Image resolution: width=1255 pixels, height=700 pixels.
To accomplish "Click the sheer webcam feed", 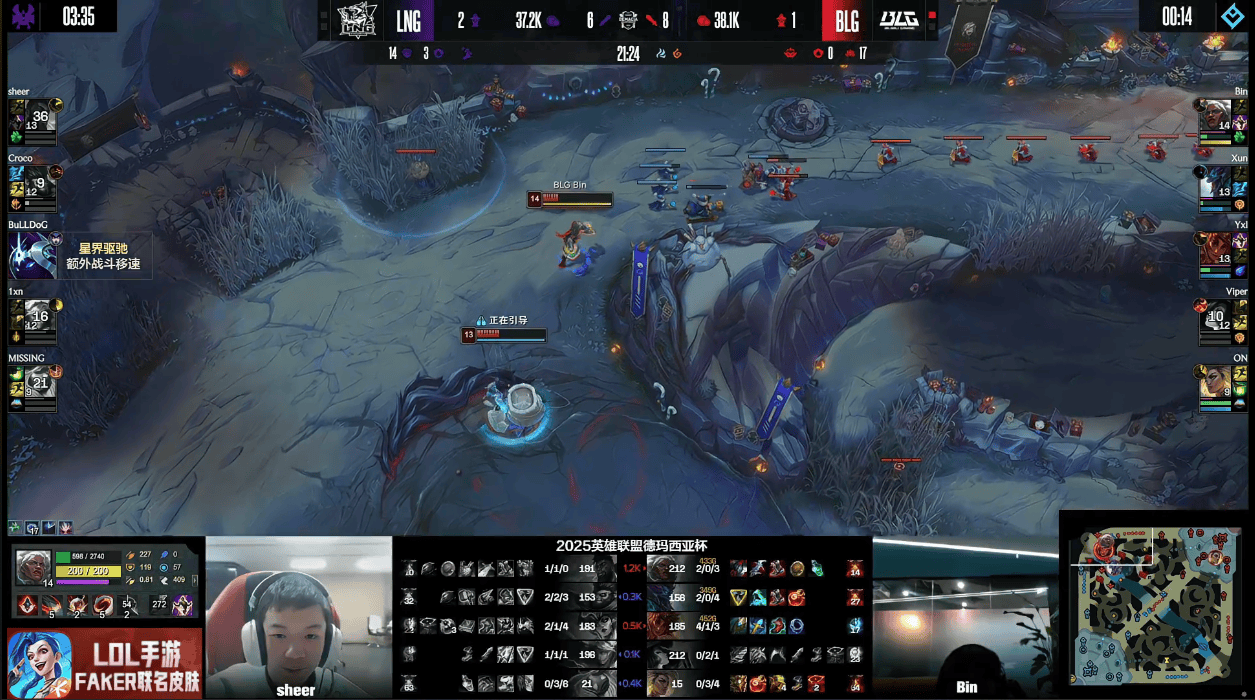I will (299, 615).
